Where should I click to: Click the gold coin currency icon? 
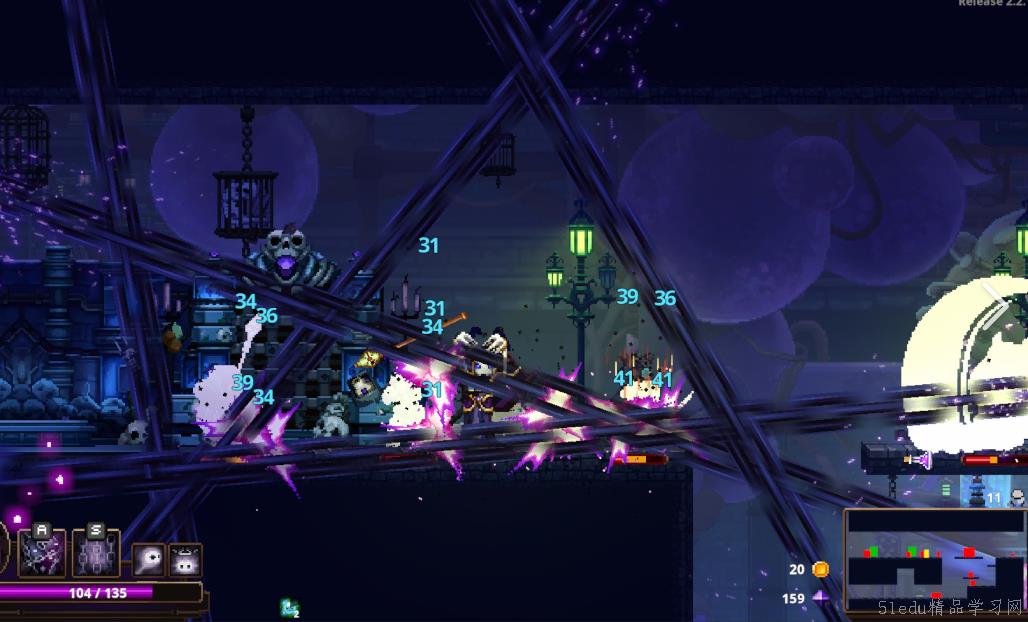821,569
